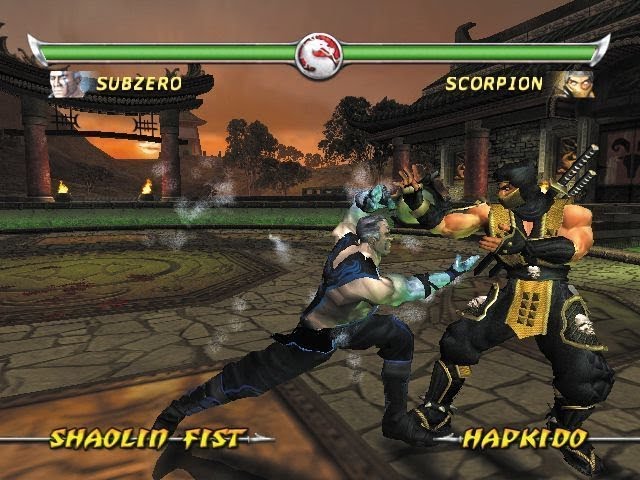Select the Hapkido fighting style label
This screenshot has width=640, height=480.
[x=524, y=438]
